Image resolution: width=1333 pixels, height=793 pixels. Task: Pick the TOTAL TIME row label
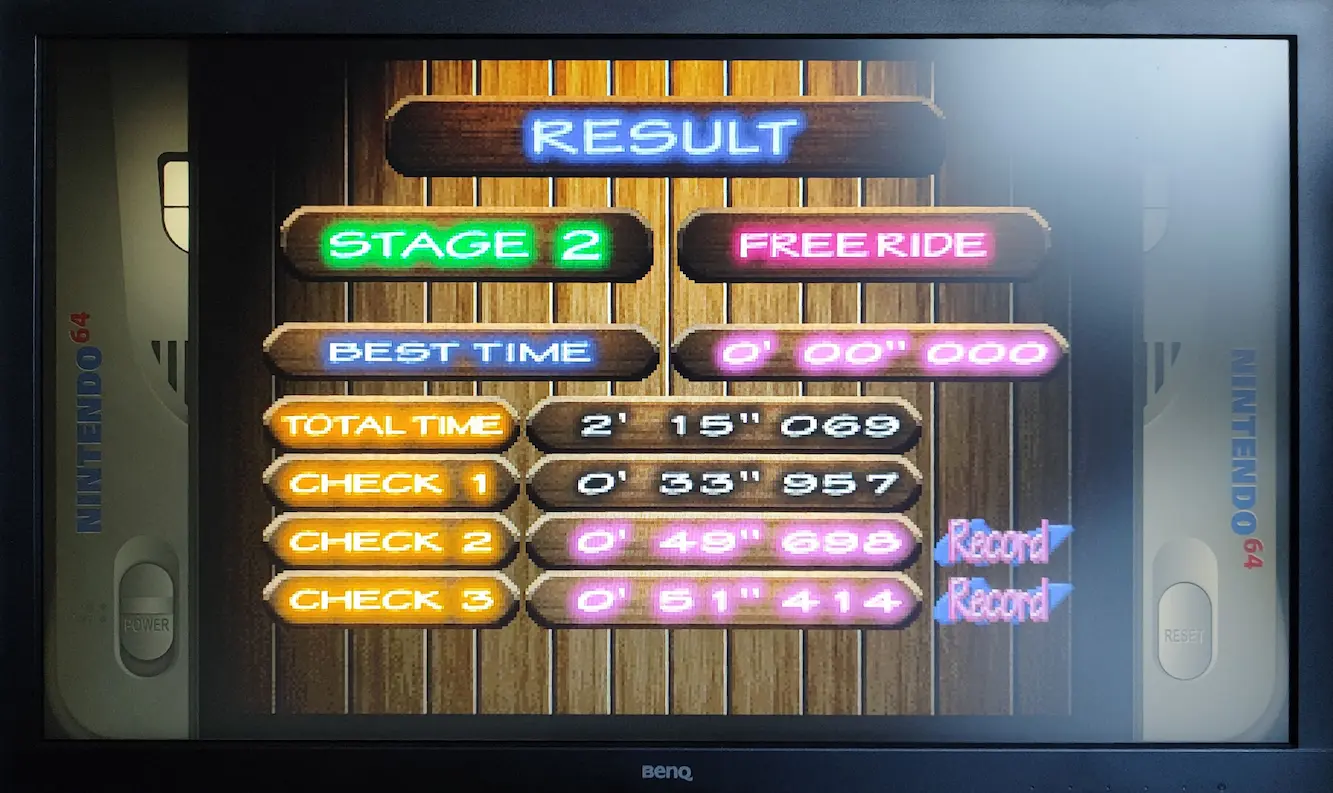click(392, 426)
